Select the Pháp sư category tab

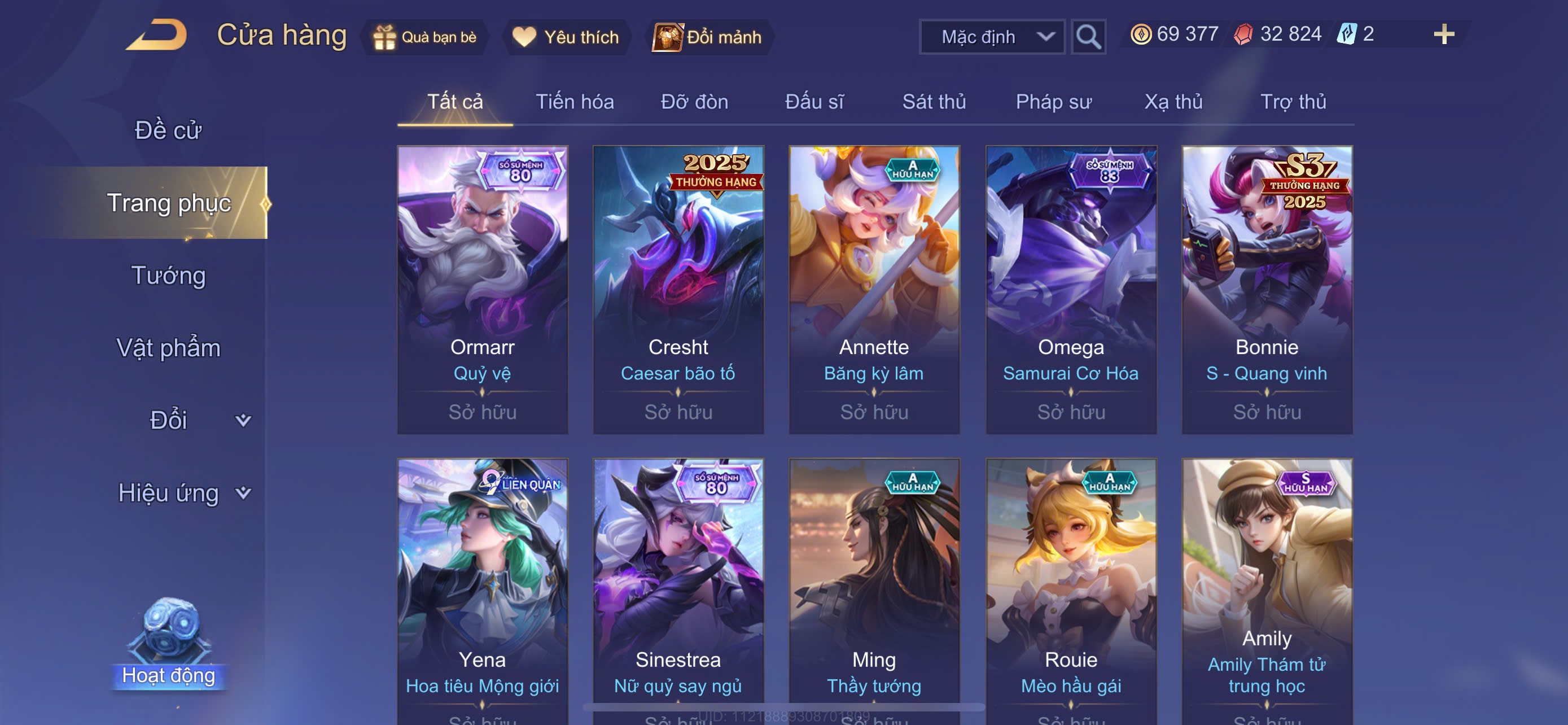[x=1053, y=102]
